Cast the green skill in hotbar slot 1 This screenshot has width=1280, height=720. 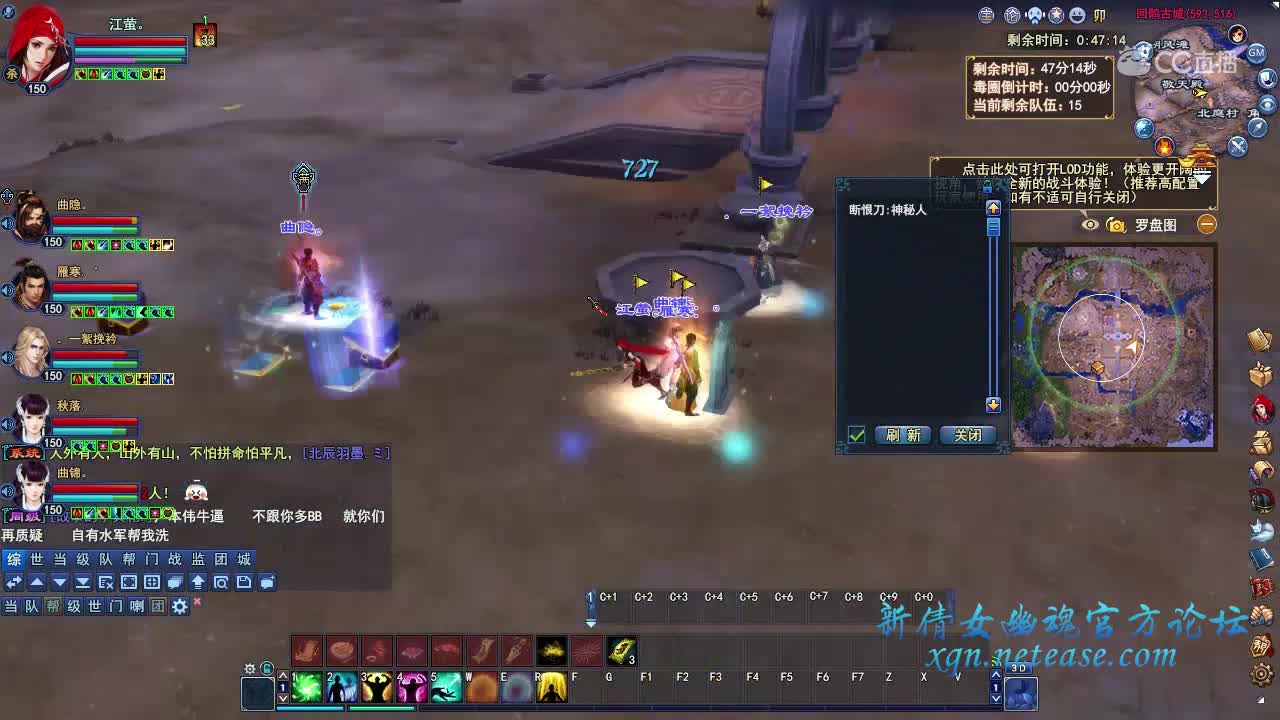pyautogui.click(x=307, y=687)
